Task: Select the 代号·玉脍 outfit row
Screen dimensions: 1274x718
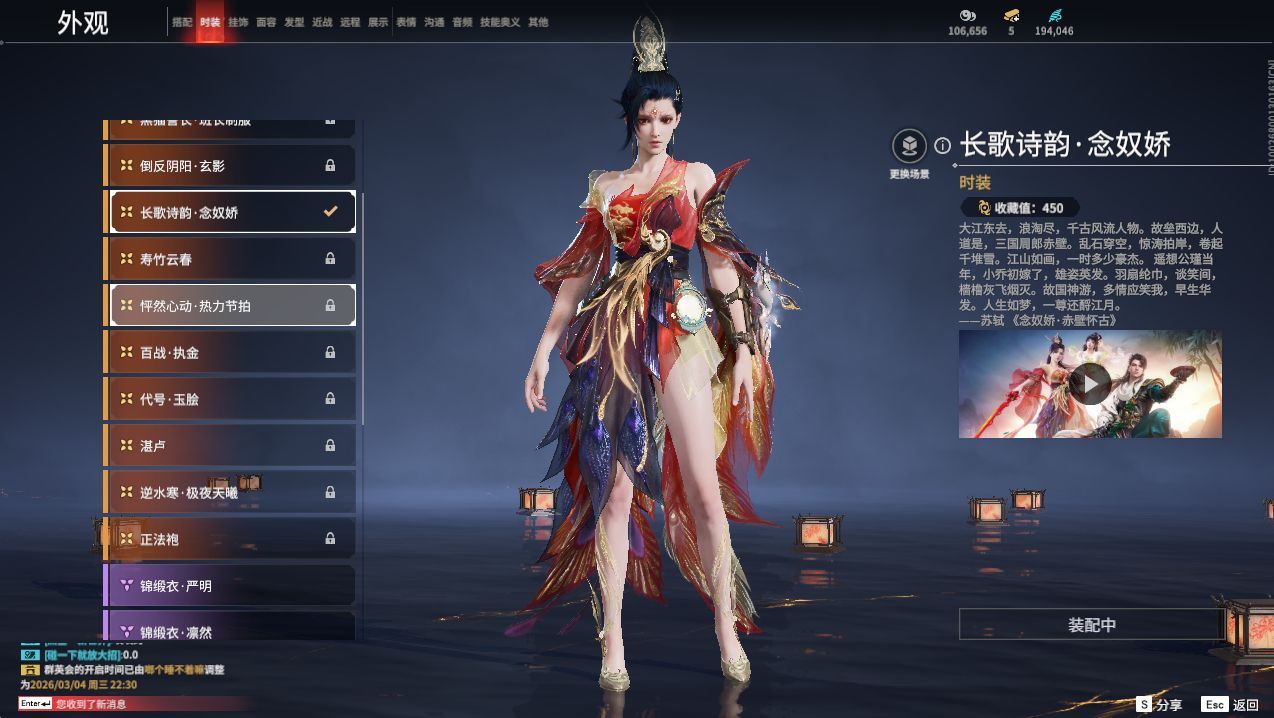Action: (230, 399)
